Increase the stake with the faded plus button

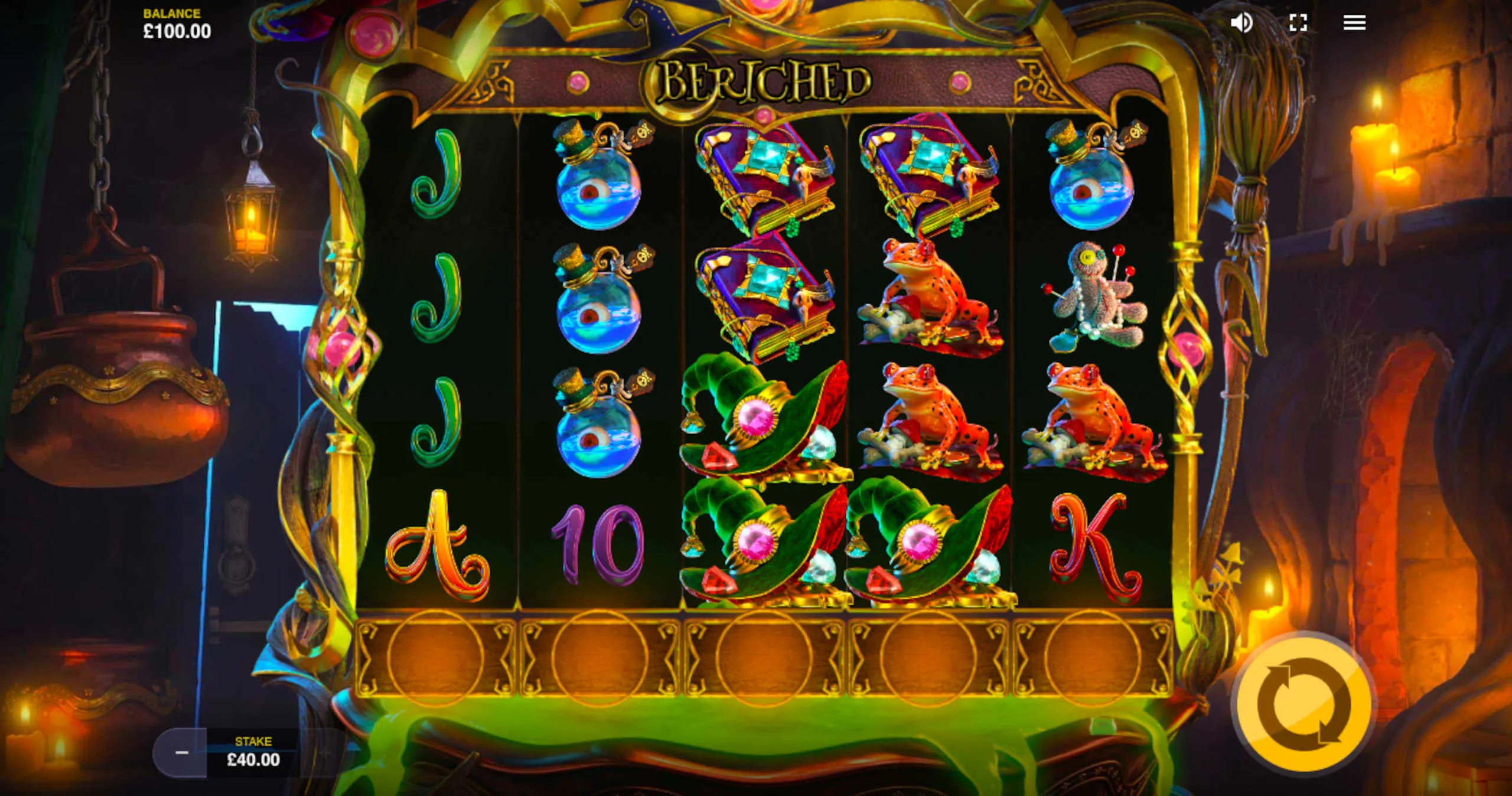[325, 752]
